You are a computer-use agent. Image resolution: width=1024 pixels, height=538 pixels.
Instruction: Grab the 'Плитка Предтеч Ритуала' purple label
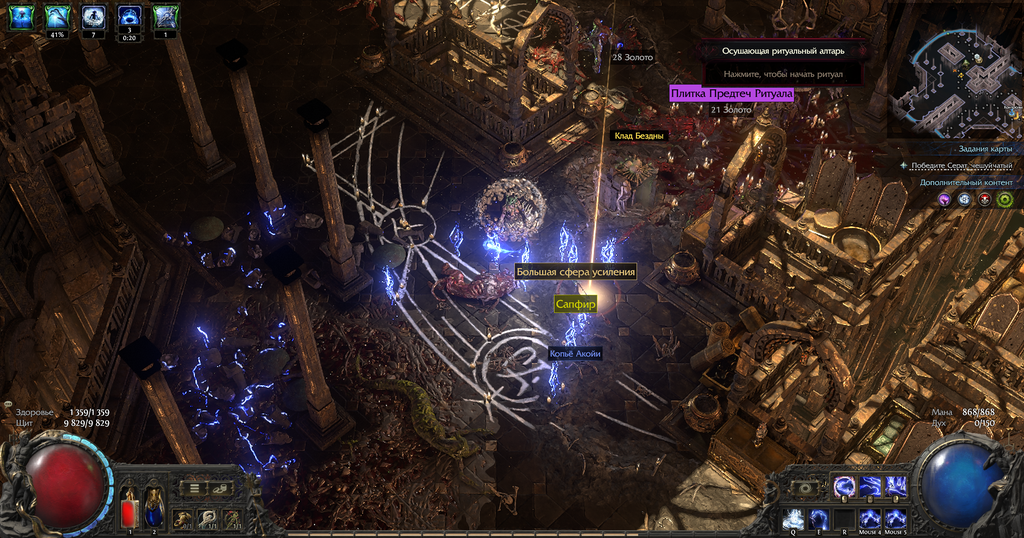coord(731,94)
